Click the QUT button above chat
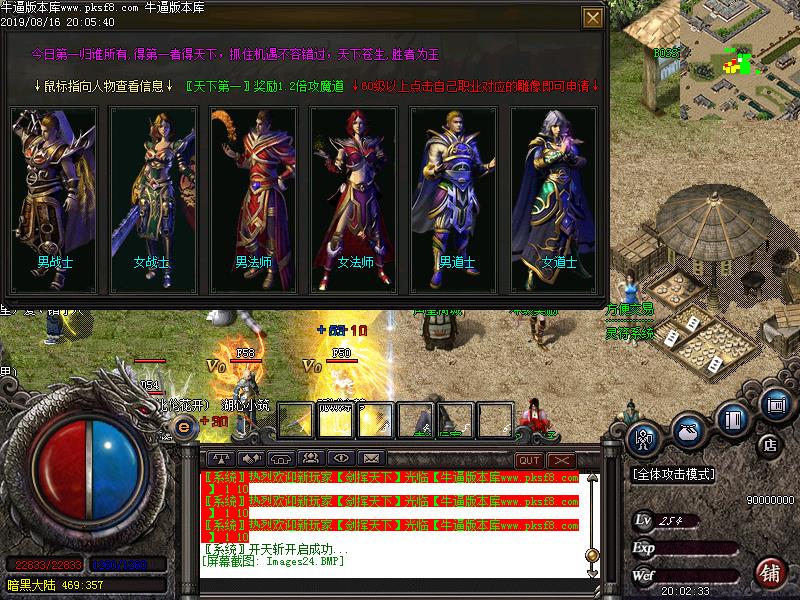The width and height of the screenshot is (800, 600). coord(528,460)
